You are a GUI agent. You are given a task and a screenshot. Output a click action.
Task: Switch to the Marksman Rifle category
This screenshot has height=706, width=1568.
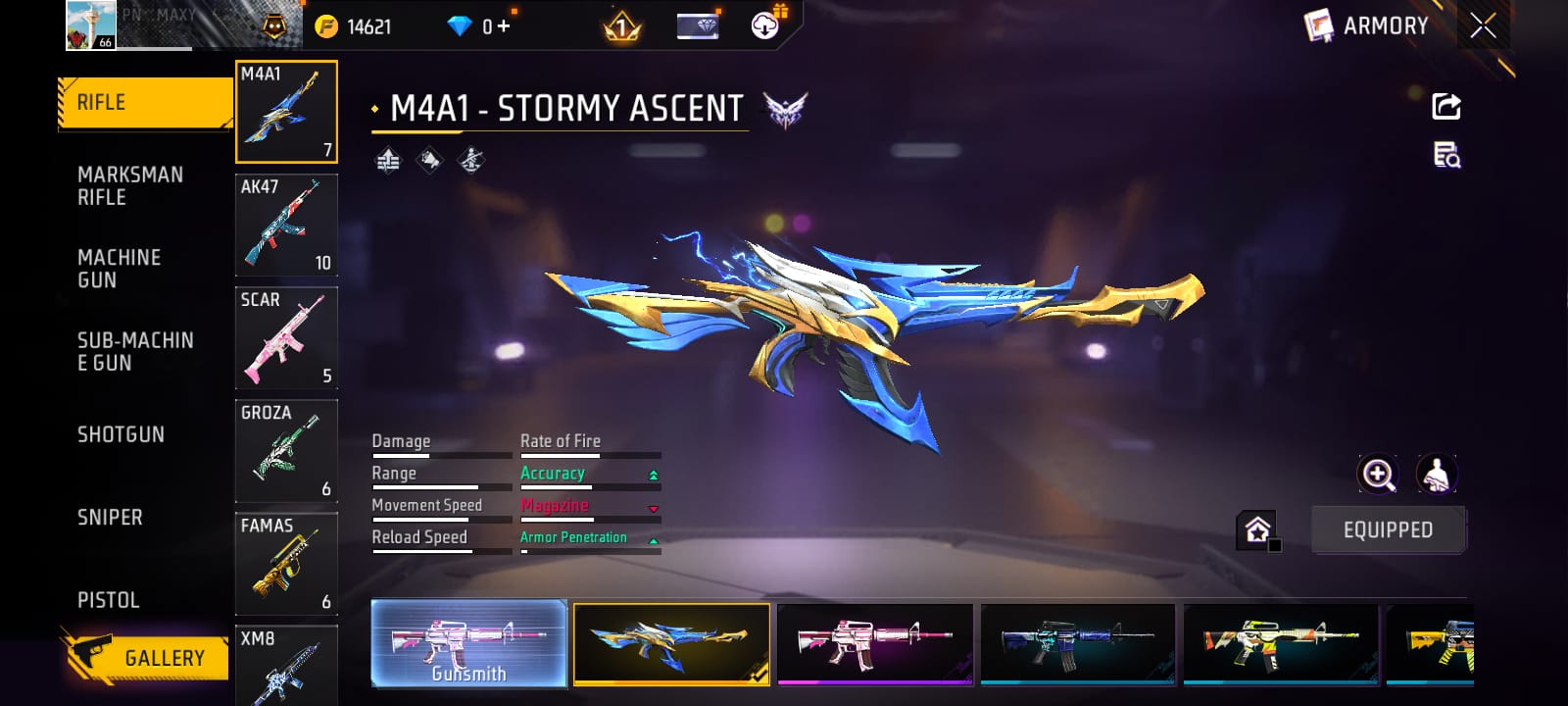click(130, 185)
